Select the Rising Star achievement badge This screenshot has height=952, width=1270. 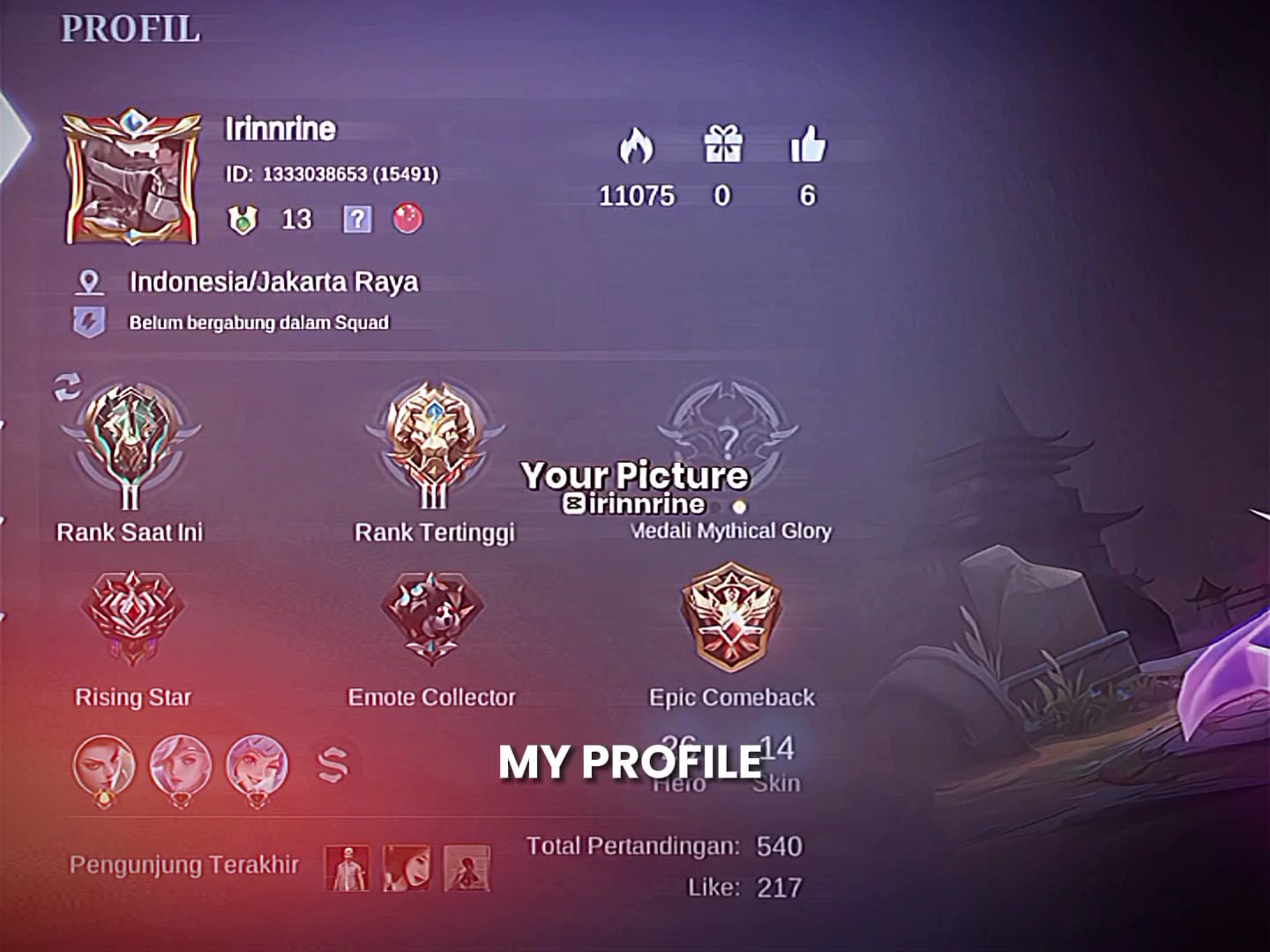point(132,617)
